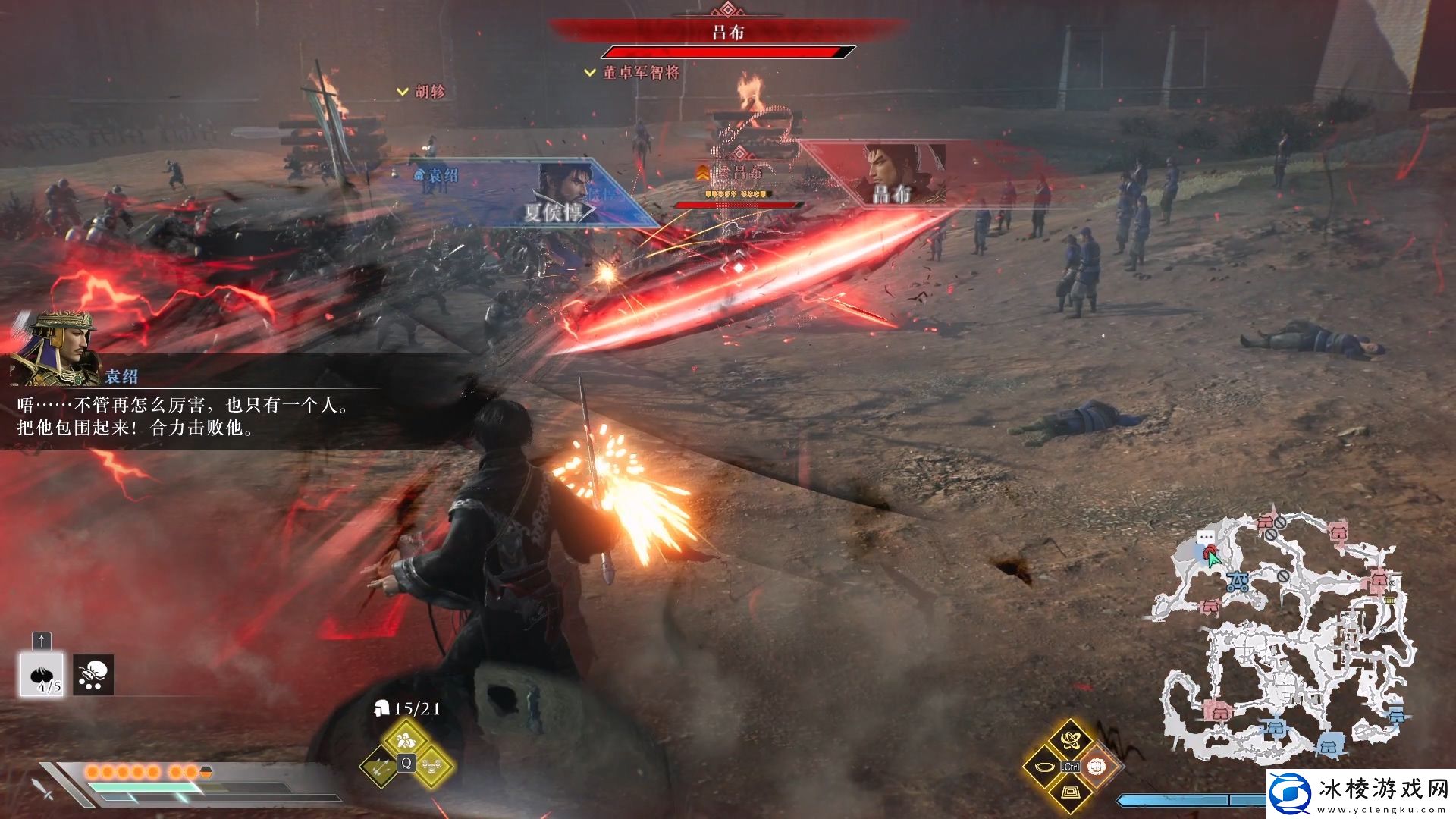Click the speech bubble marker on minimap

1205,537
